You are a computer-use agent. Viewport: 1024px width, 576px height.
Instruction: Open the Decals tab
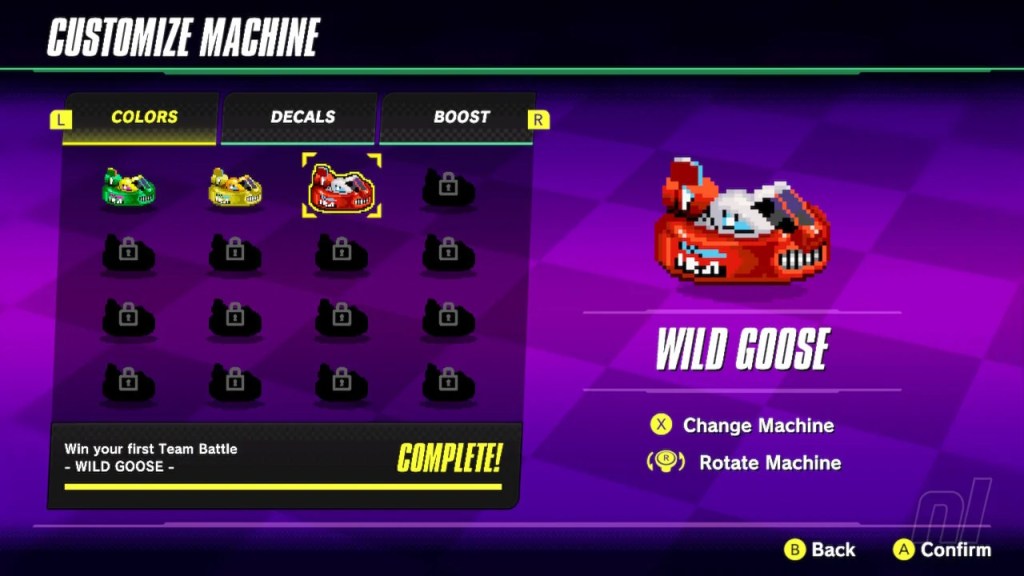click(x=302, y=117)
